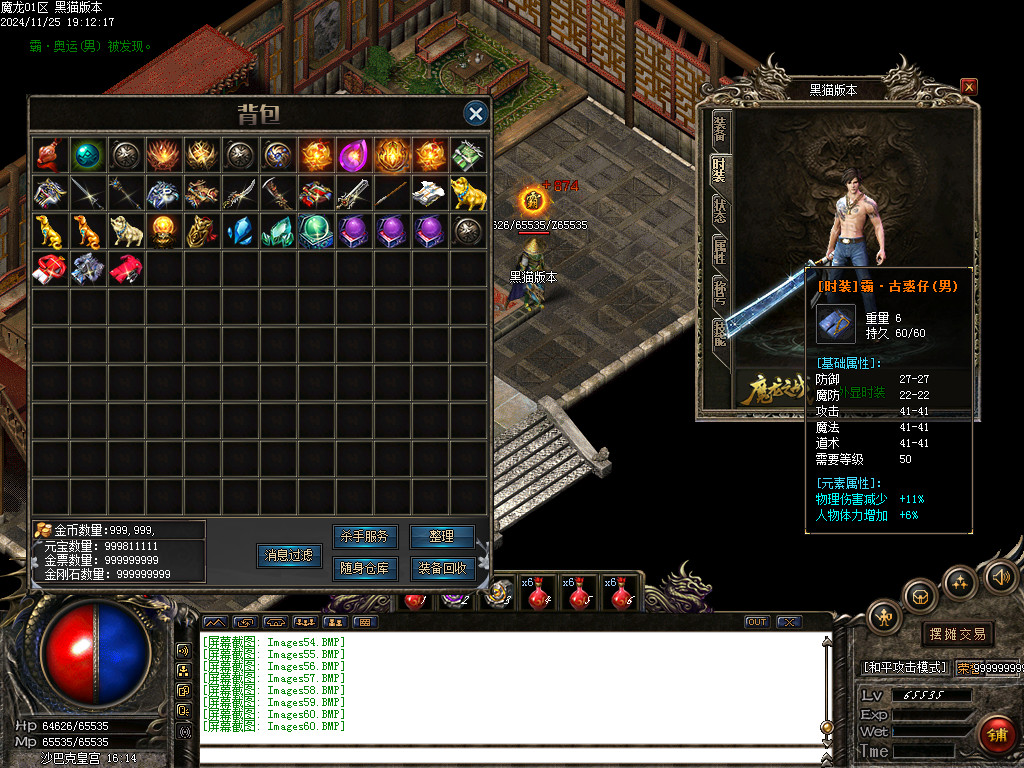The height and width of the screenshot is (768, 1024).
Task: Click the 消息过滤 message filter button
Action: [289, 555]
